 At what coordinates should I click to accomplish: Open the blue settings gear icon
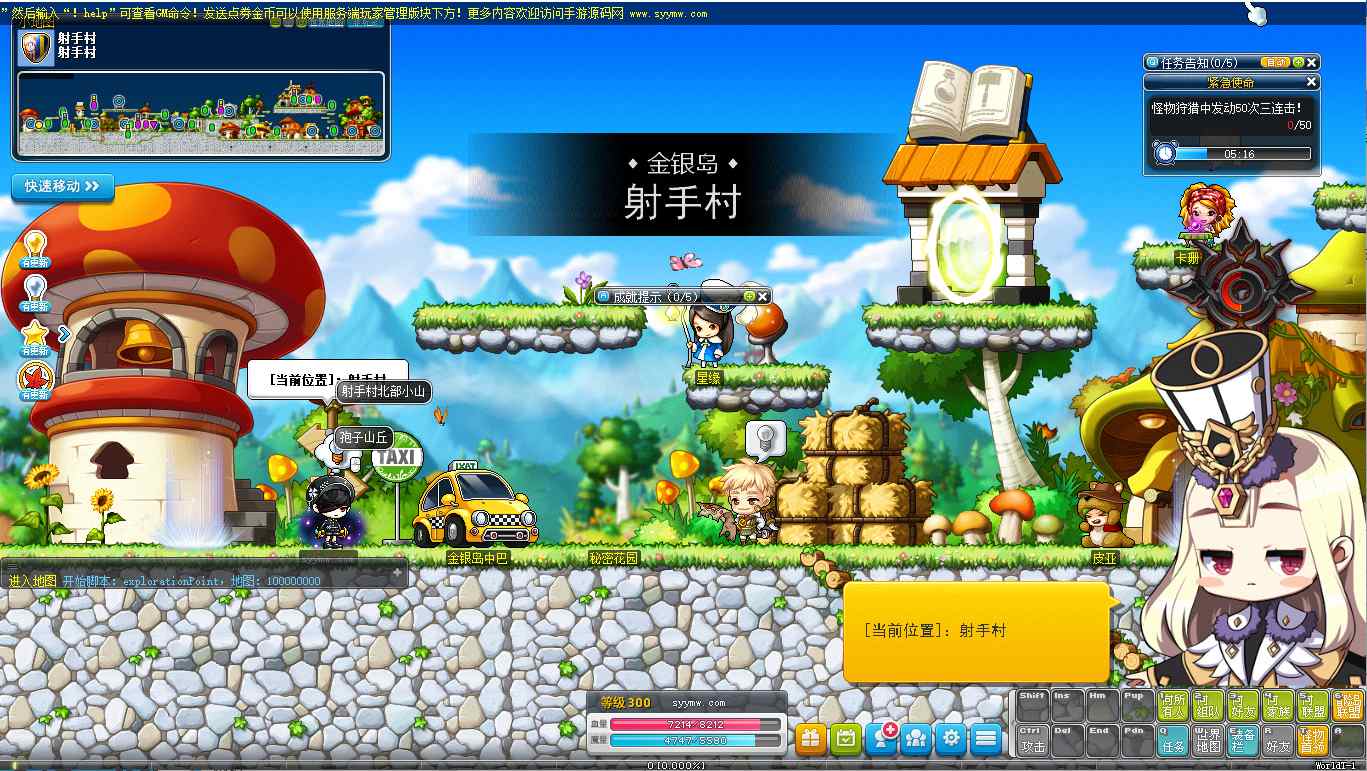coord(951,738)
